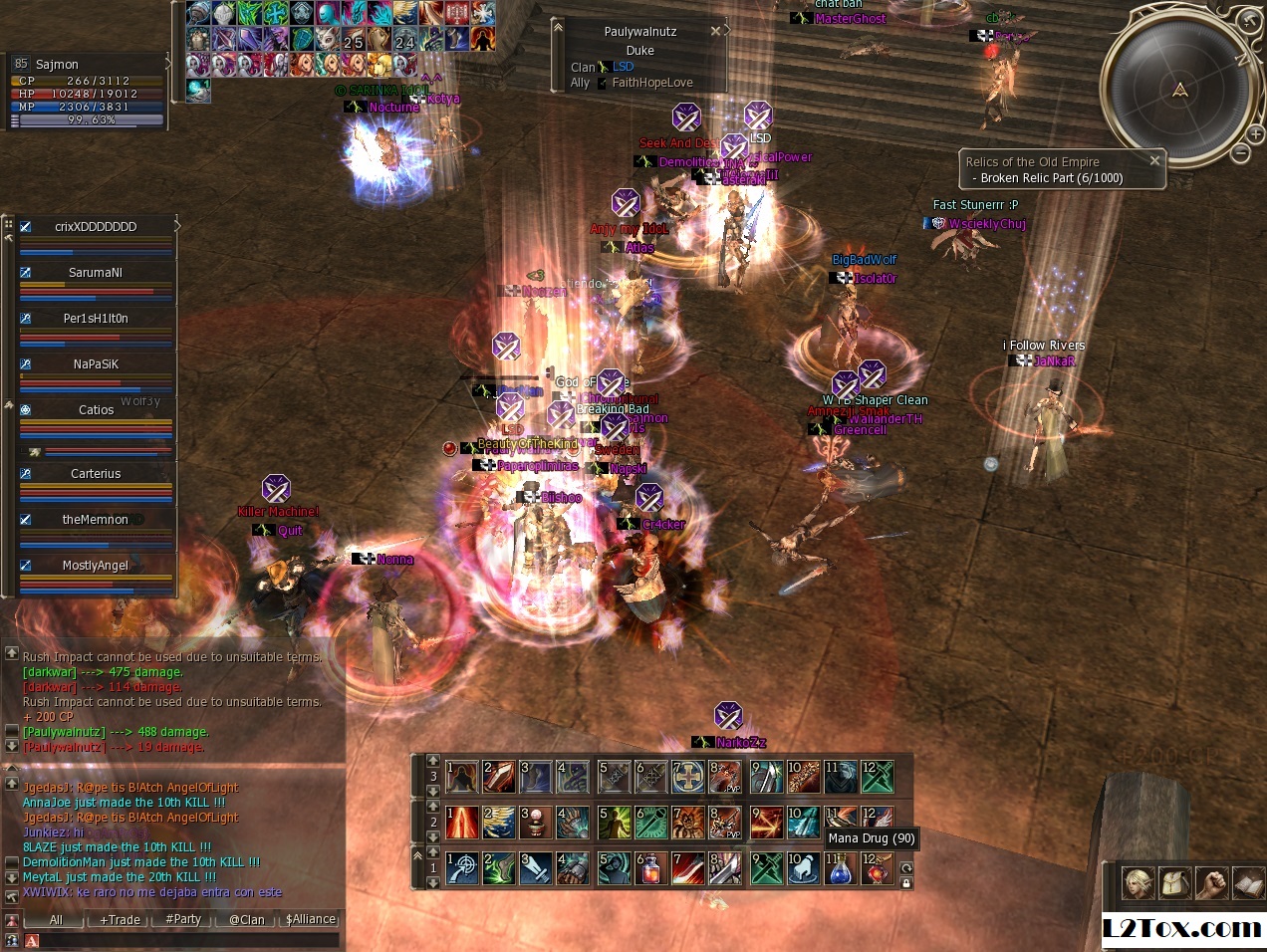Image resolution: width=1267 pixels, height=952 pixels.
Task: Switch chat to the +Trade tab
Action: pyautogui.click(x=120, y=919)
